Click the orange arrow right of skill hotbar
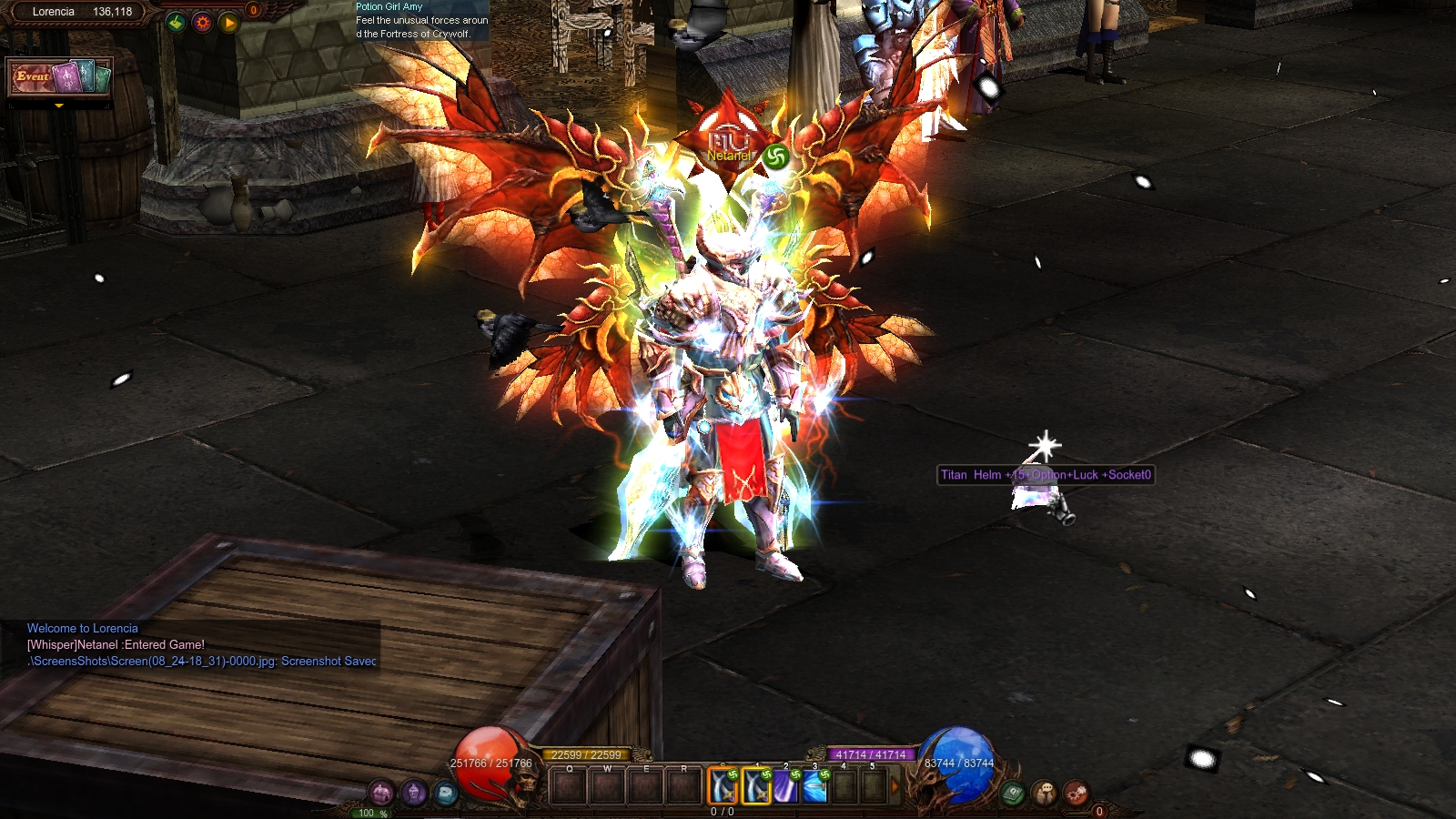 pos(895,786)
